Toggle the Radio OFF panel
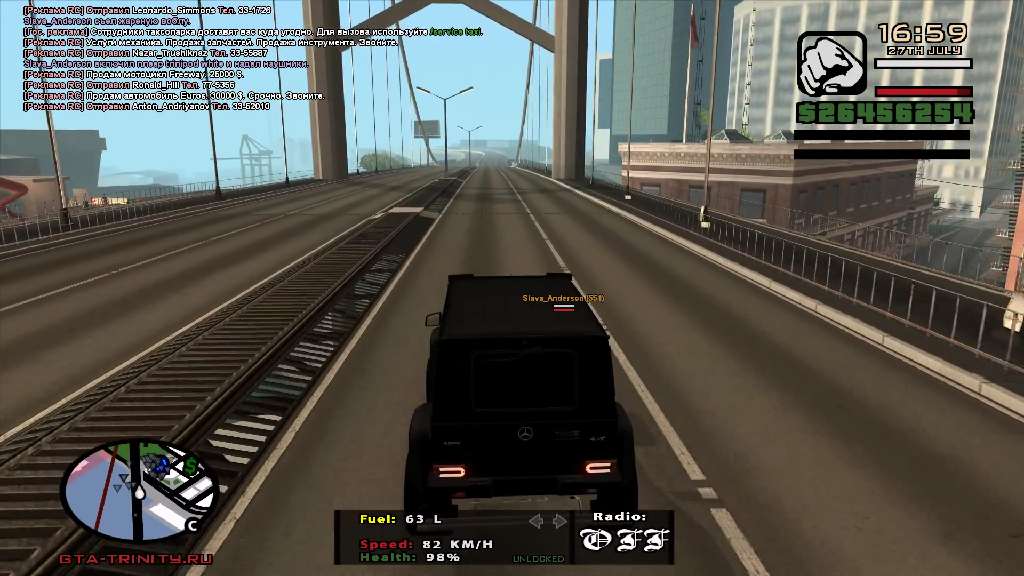Screen dimensions: 1024x576 pyautogui.click(x=620, y=539)
